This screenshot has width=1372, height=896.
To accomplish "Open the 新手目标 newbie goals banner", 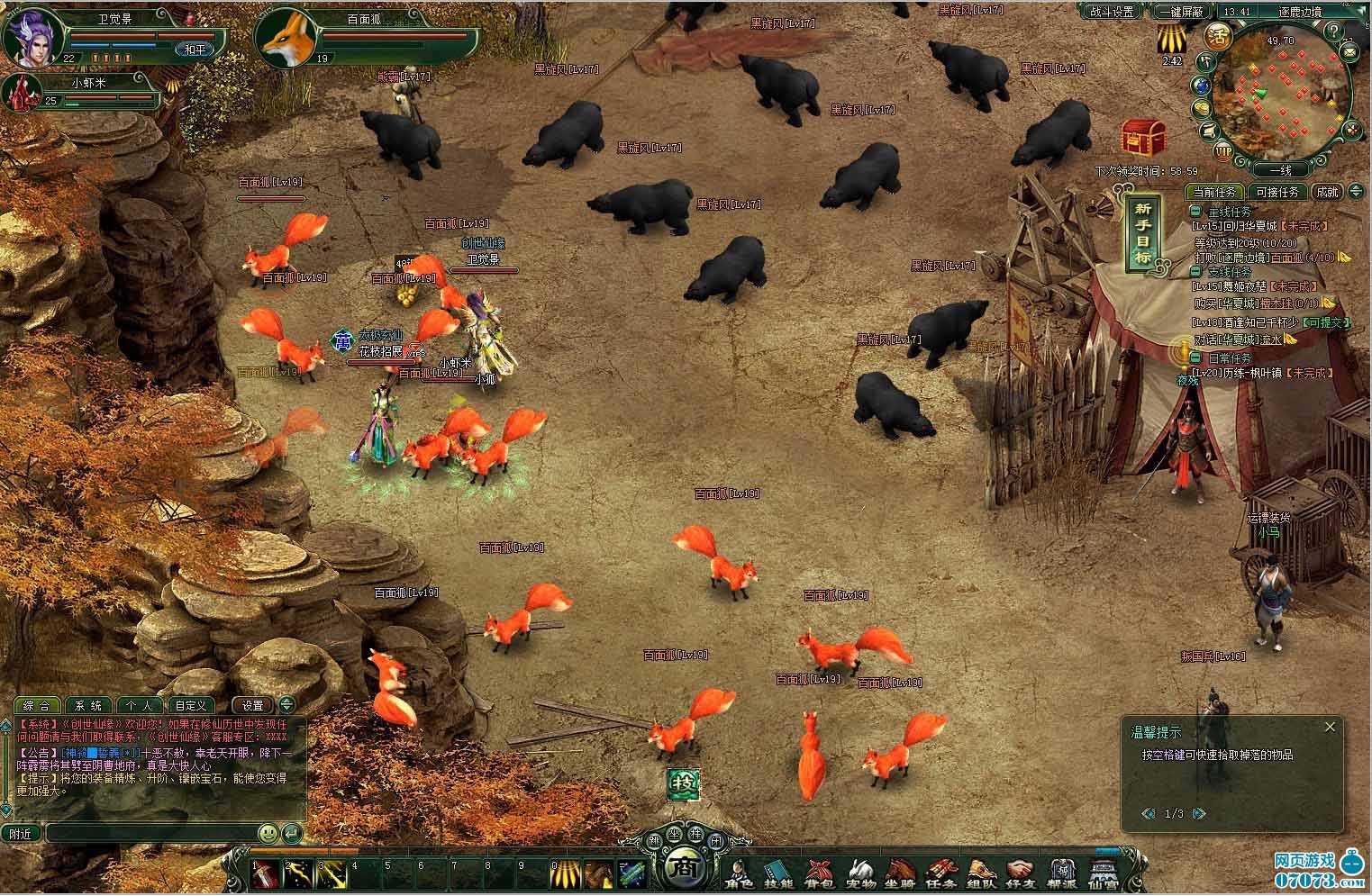I will (1142, 231).
